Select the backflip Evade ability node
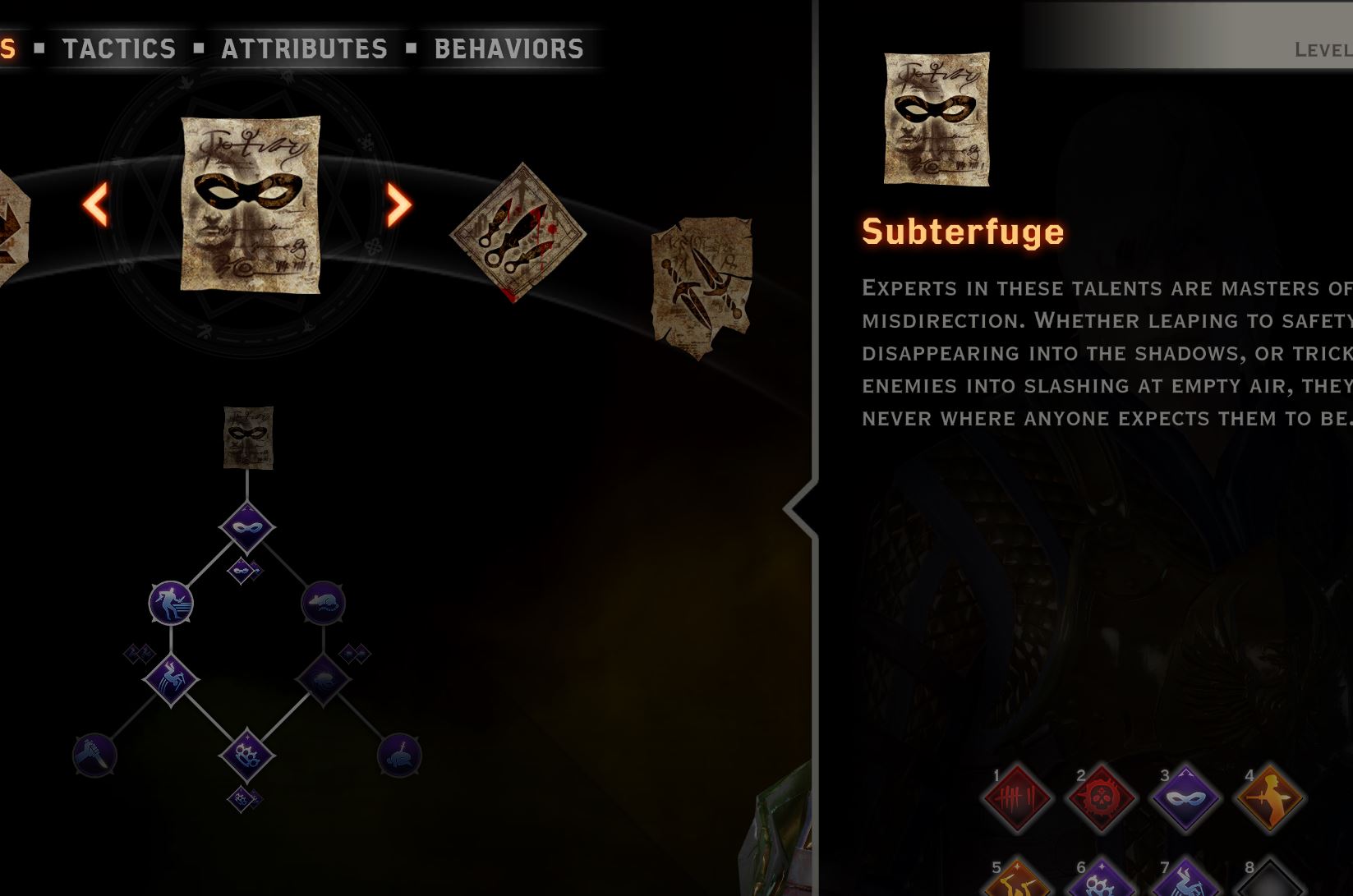This screenshot has width=1353, height=896. pos(171,680)
